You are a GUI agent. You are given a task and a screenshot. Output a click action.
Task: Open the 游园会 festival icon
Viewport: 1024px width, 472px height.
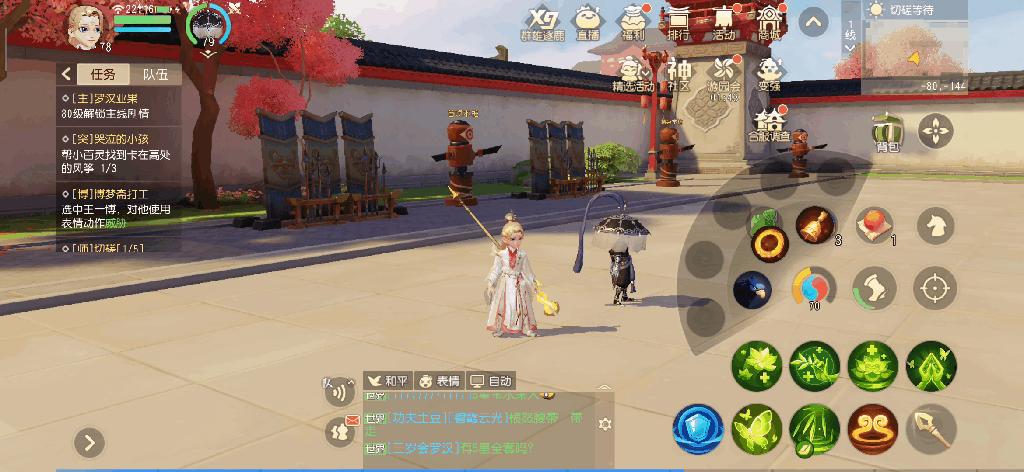coord(723,74)
